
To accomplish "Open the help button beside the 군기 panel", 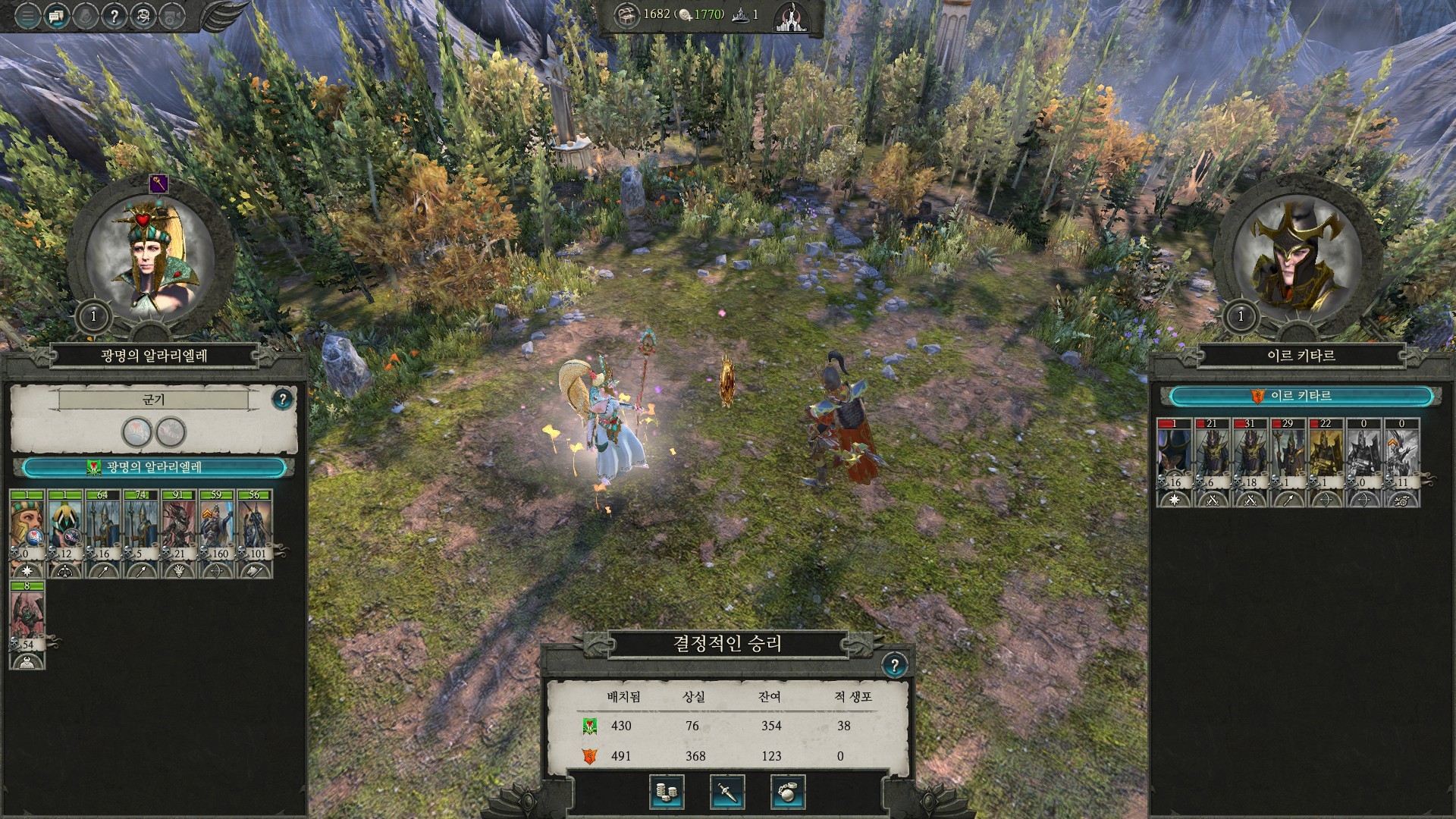I will [282, 399].
